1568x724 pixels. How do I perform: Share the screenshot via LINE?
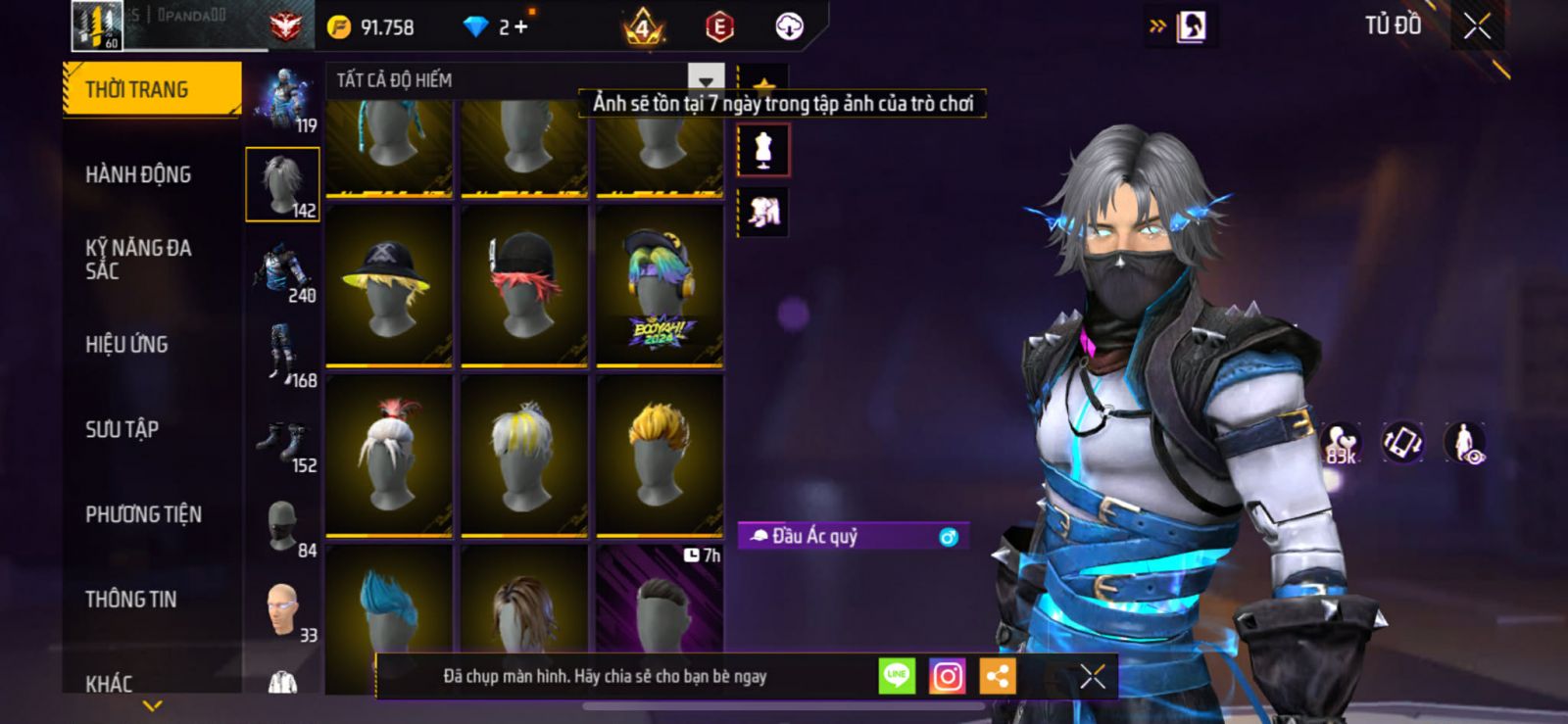point(897,675)
